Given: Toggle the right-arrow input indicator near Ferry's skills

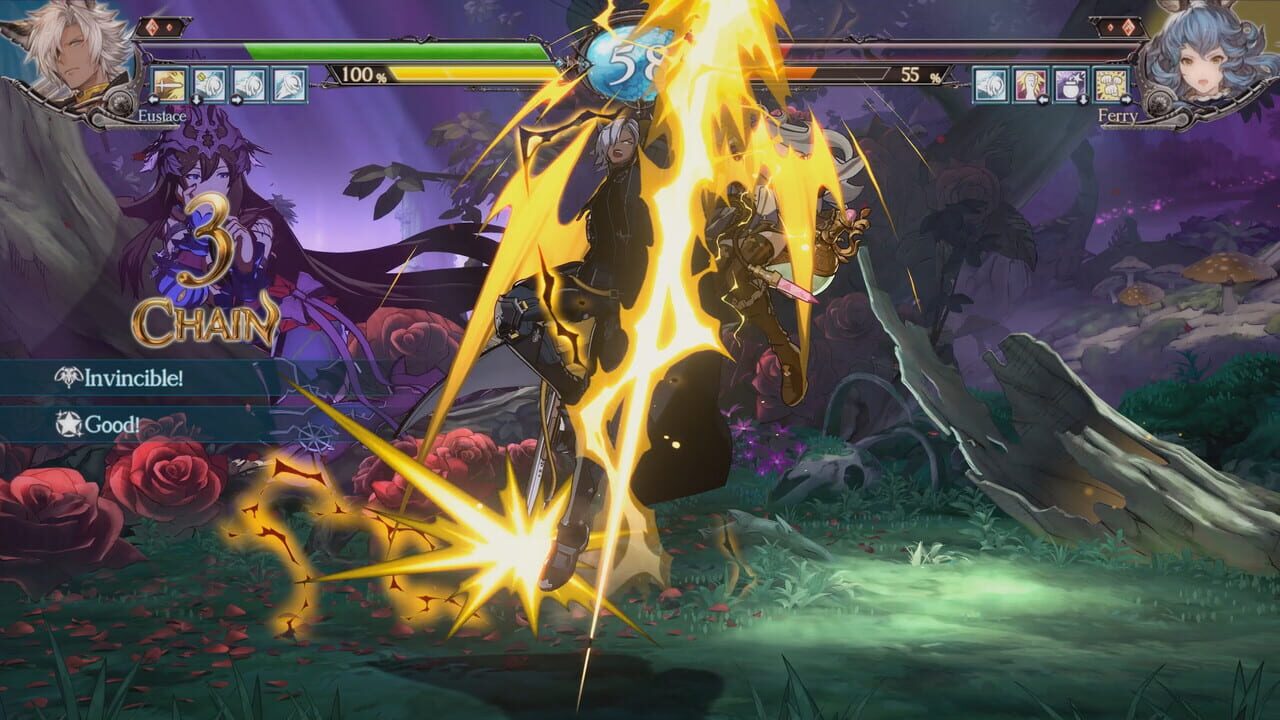Looking at the screenshot, I should point(1126,100).
